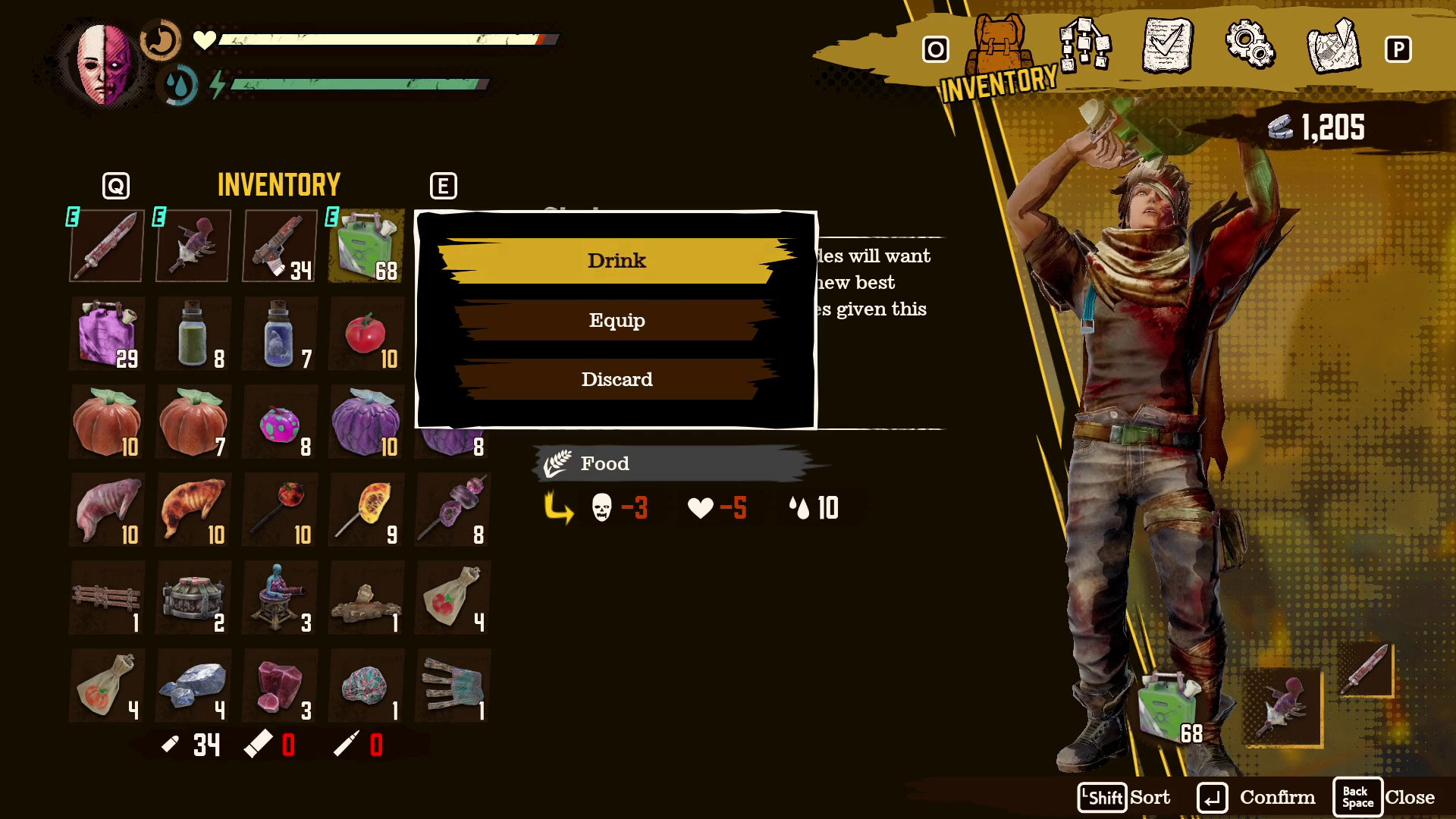Choose Discard in the popup menu

pos(617,379)
